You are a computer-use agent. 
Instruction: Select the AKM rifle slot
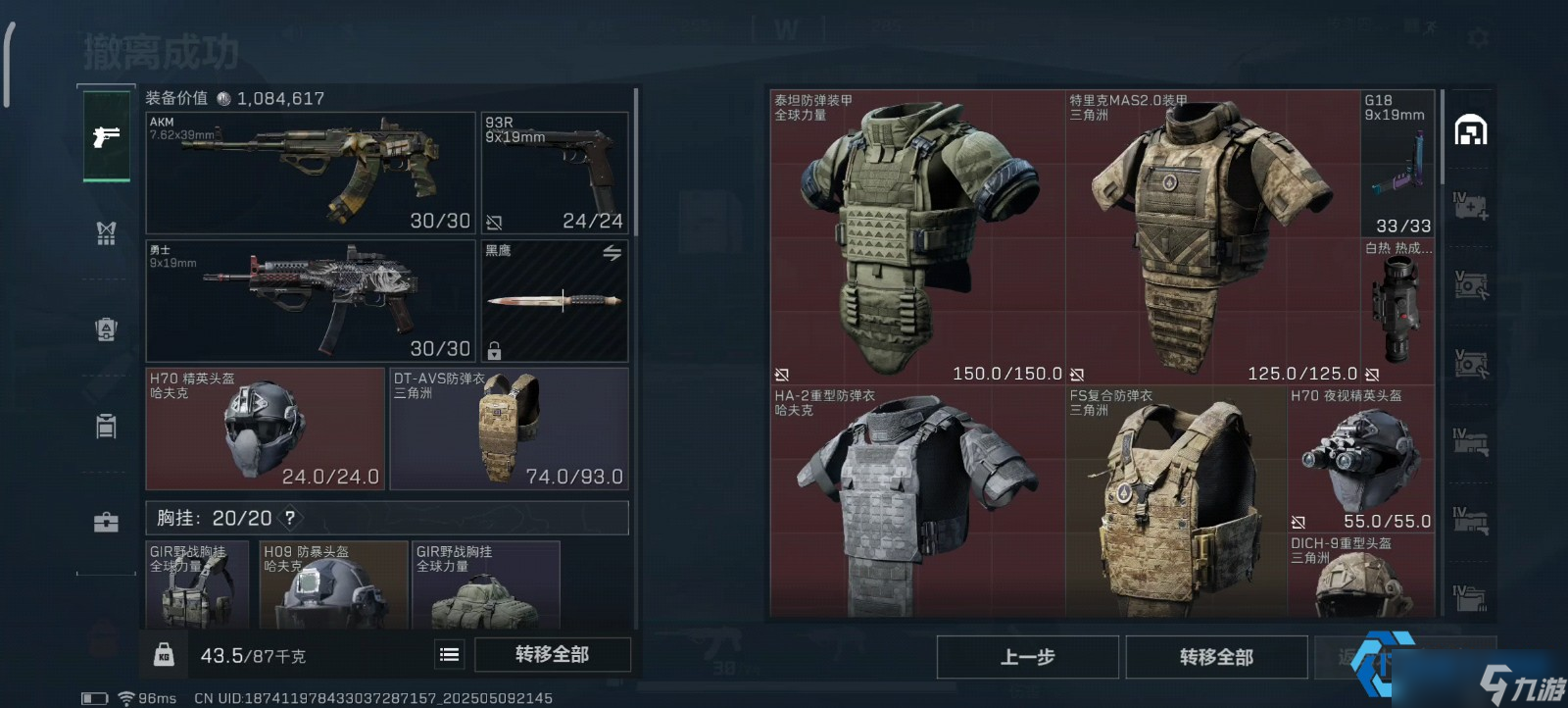(x=311, y=173)
